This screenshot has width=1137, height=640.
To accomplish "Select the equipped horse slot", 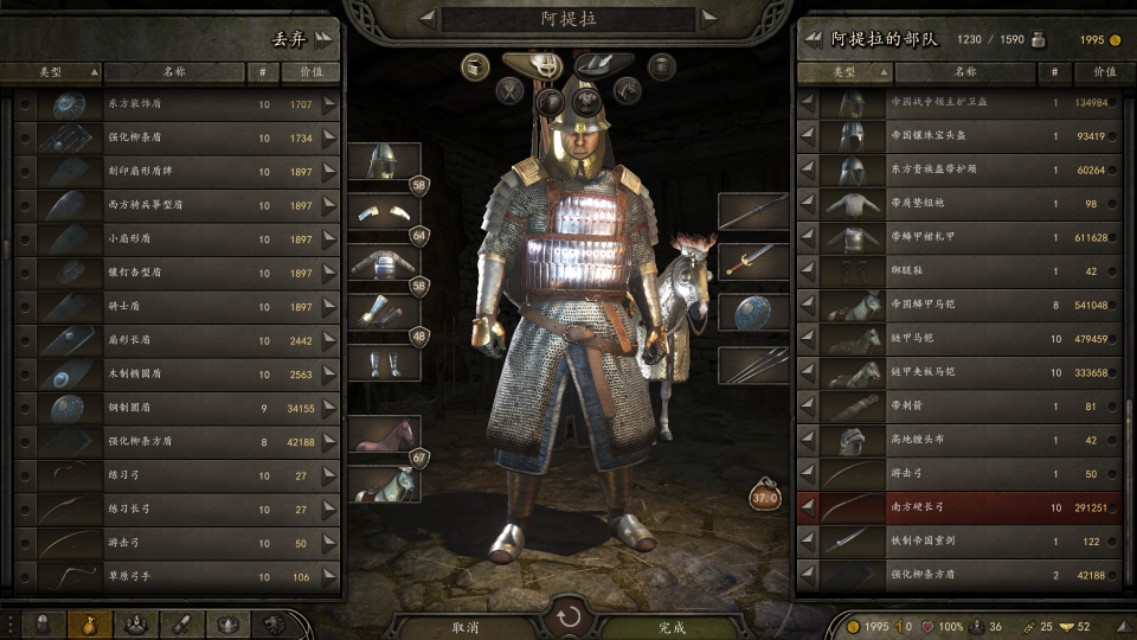I will click(x=384, y=436).
